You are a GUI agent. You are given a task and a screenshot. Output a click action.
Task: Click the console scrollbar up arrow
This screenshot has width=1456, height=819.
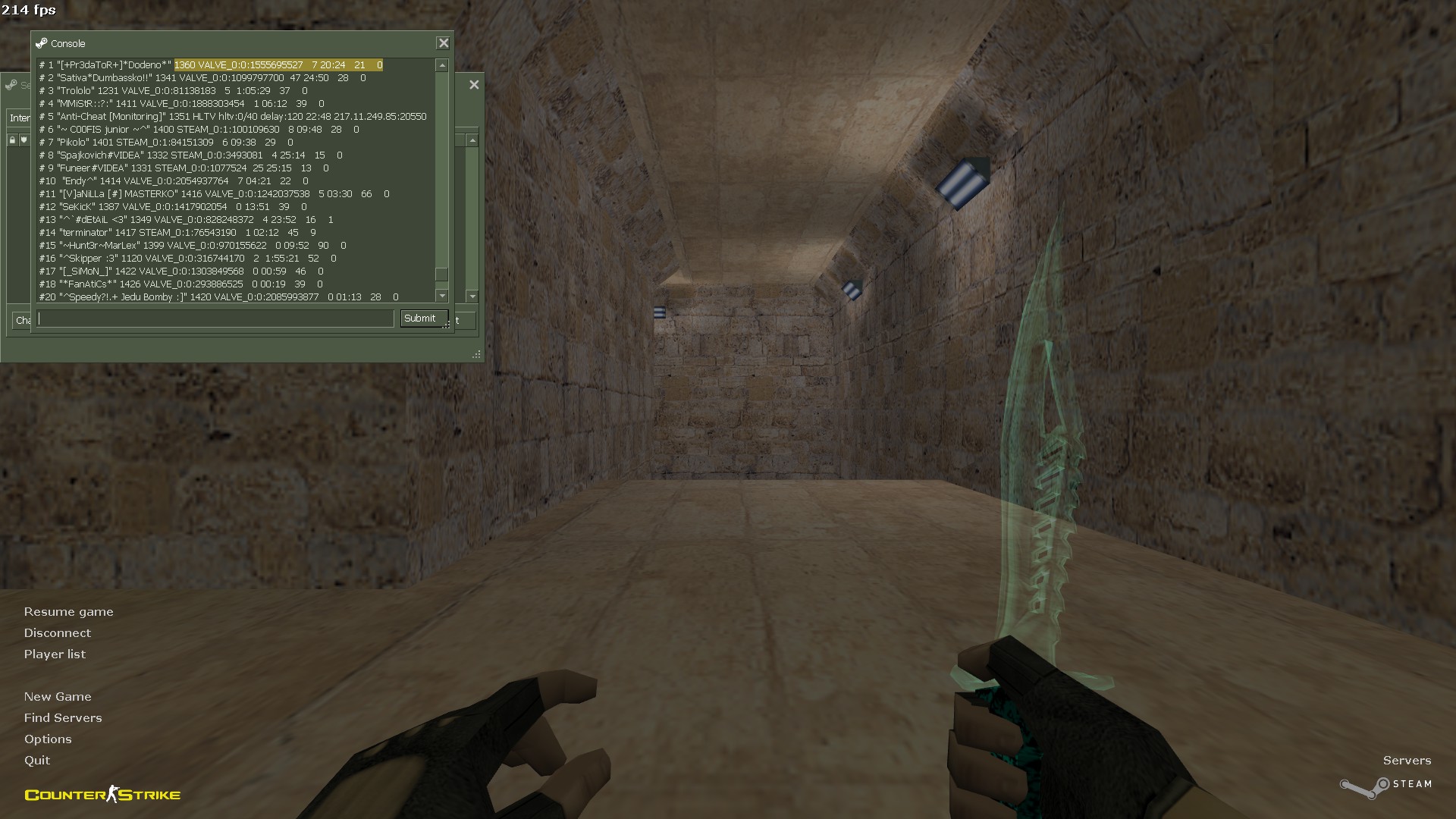[442, 66]
